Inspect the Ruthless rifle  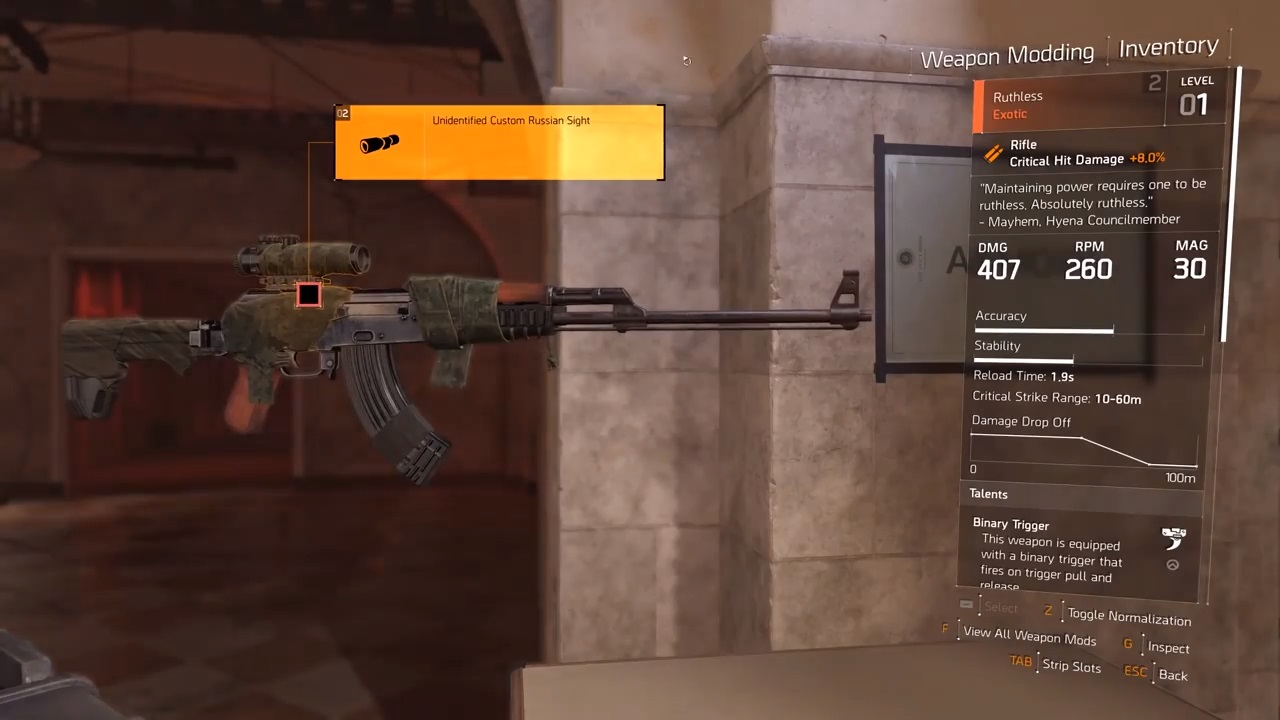click(x=1168, y=647)
